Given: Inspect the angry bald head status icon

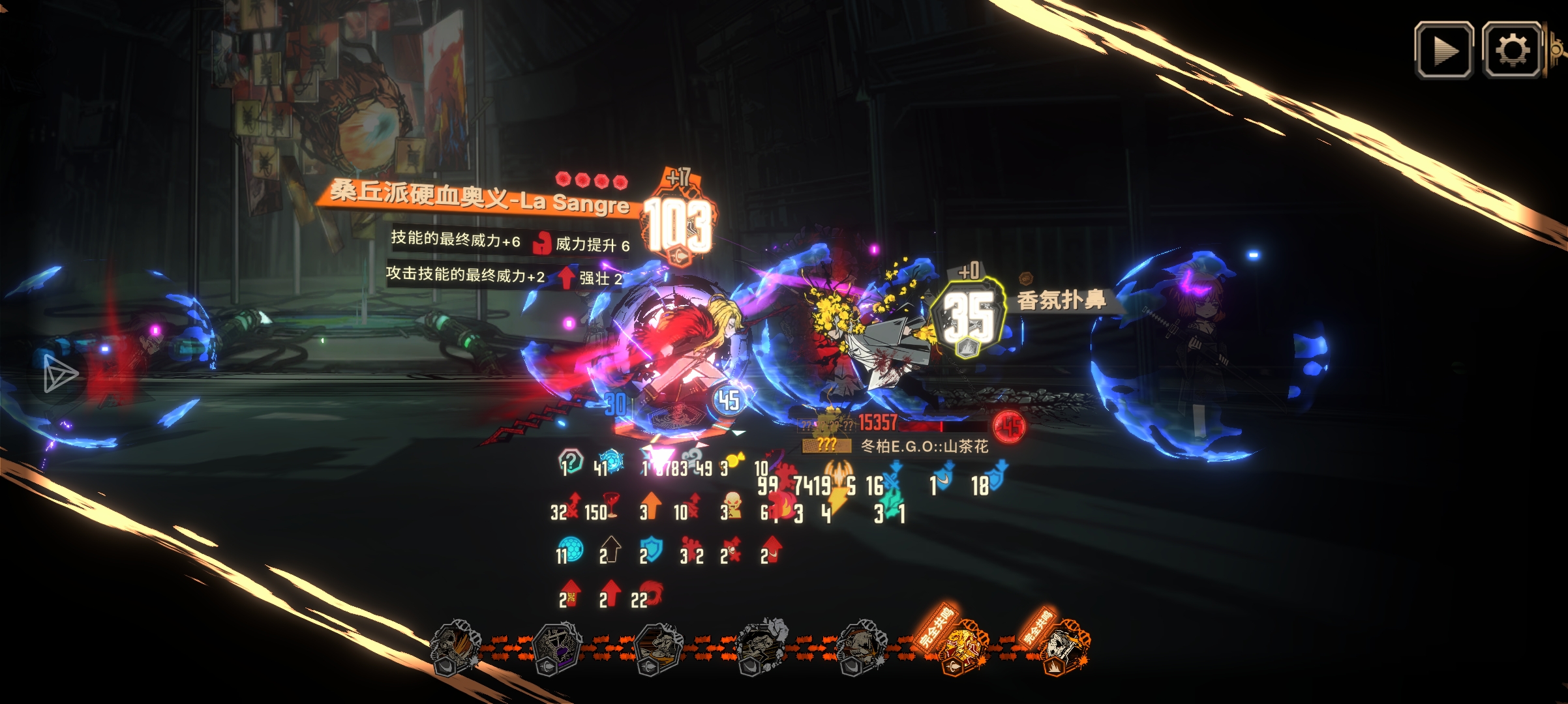Looking at the screenshot, I should click(x=732, y=506).
